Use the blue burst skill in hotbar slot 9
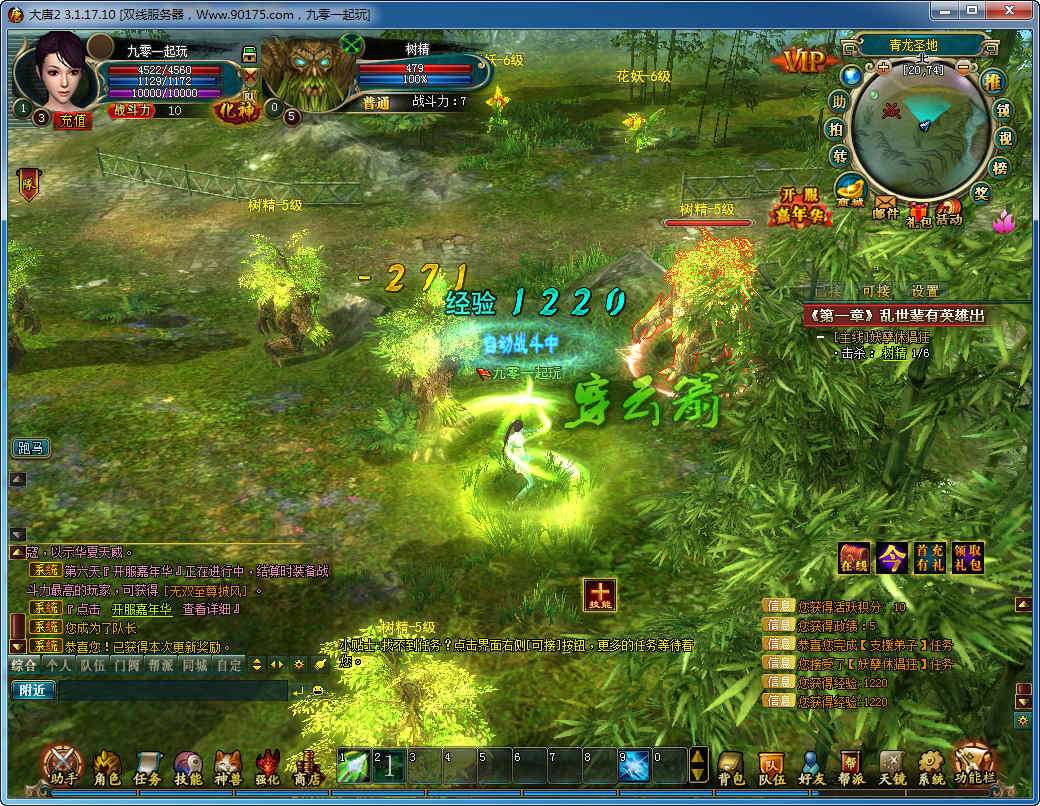Image resolution: width=1040 pixels, height=806 pixels. point(634,766)
